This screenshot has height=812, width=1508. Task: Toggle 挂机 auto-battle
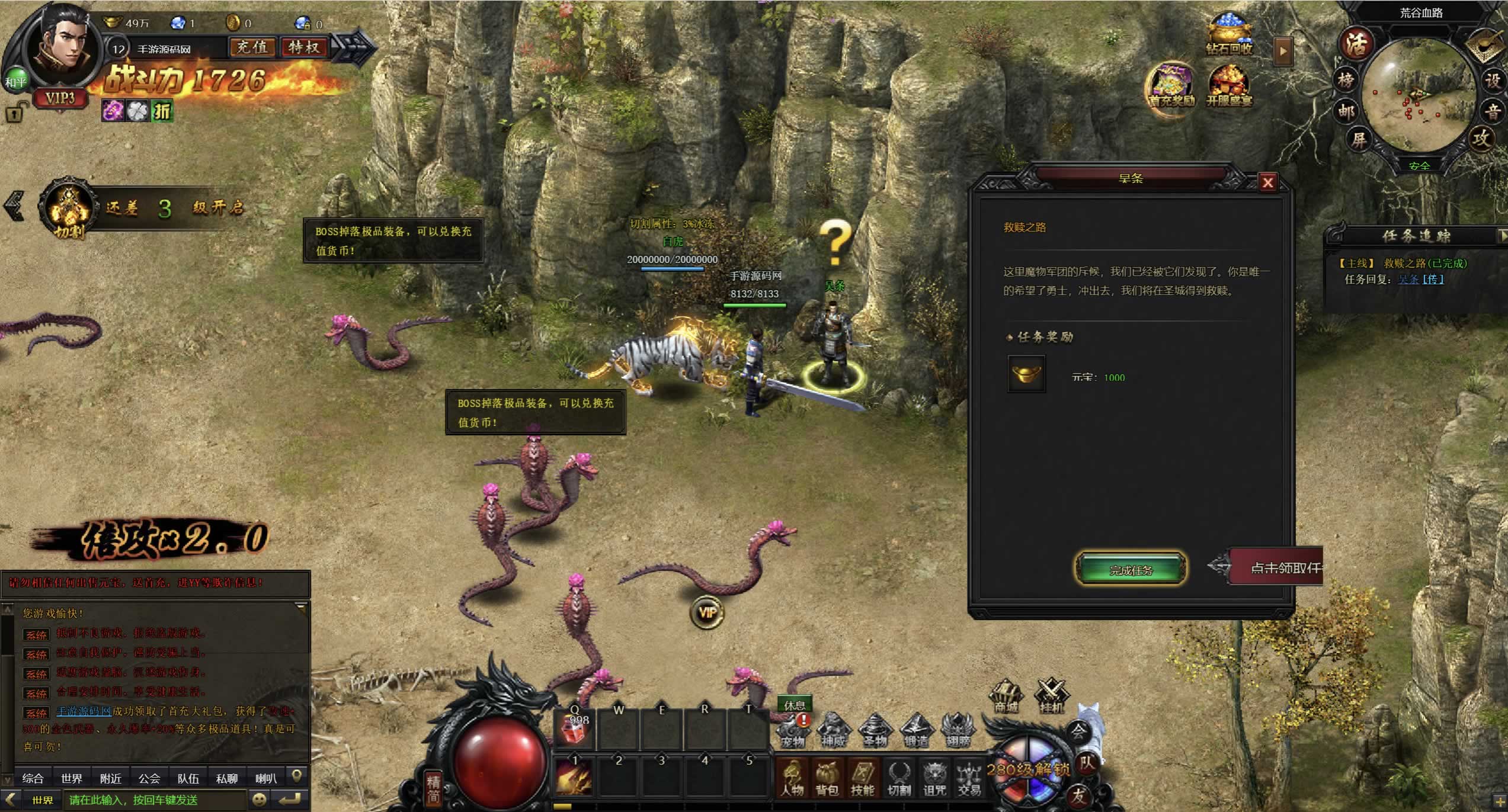(1051, 697)
